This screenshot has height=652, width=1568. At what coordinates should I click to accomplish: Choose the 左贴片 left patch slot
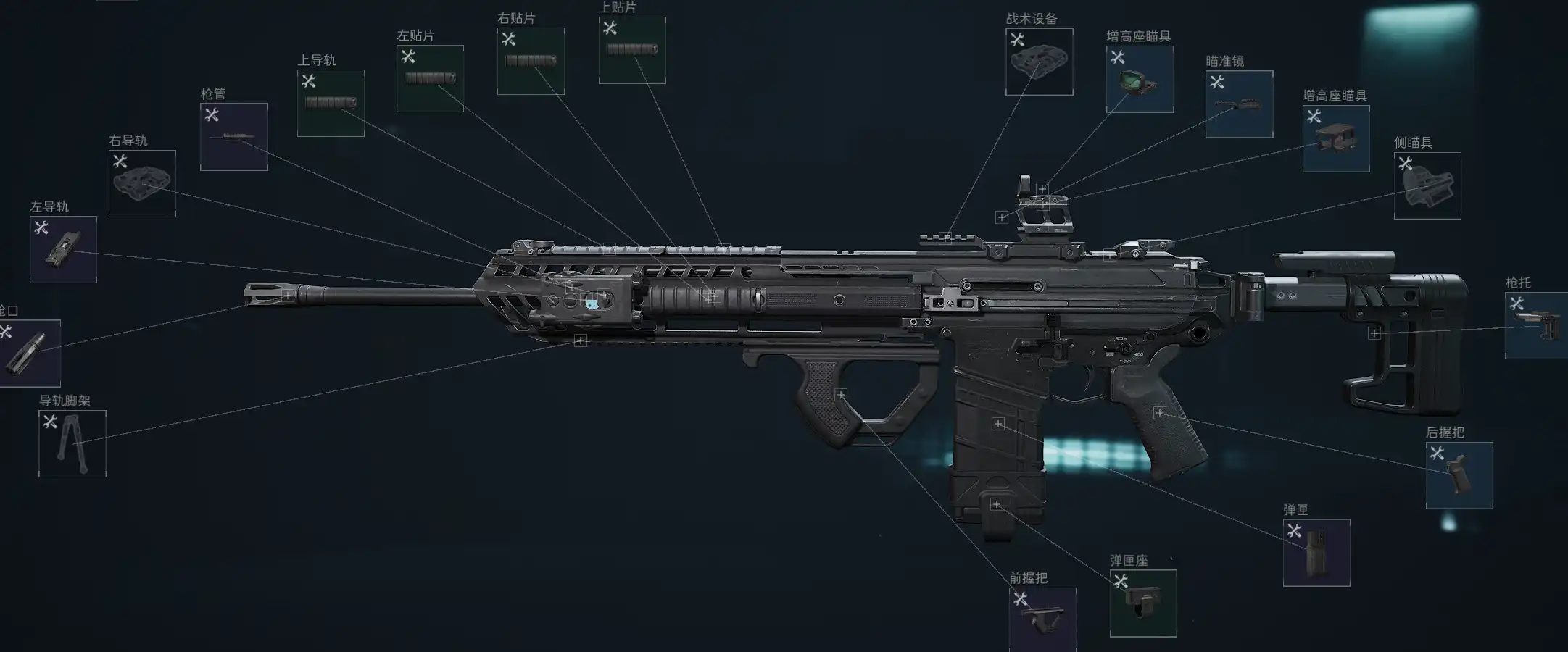(x=430, y=78)
